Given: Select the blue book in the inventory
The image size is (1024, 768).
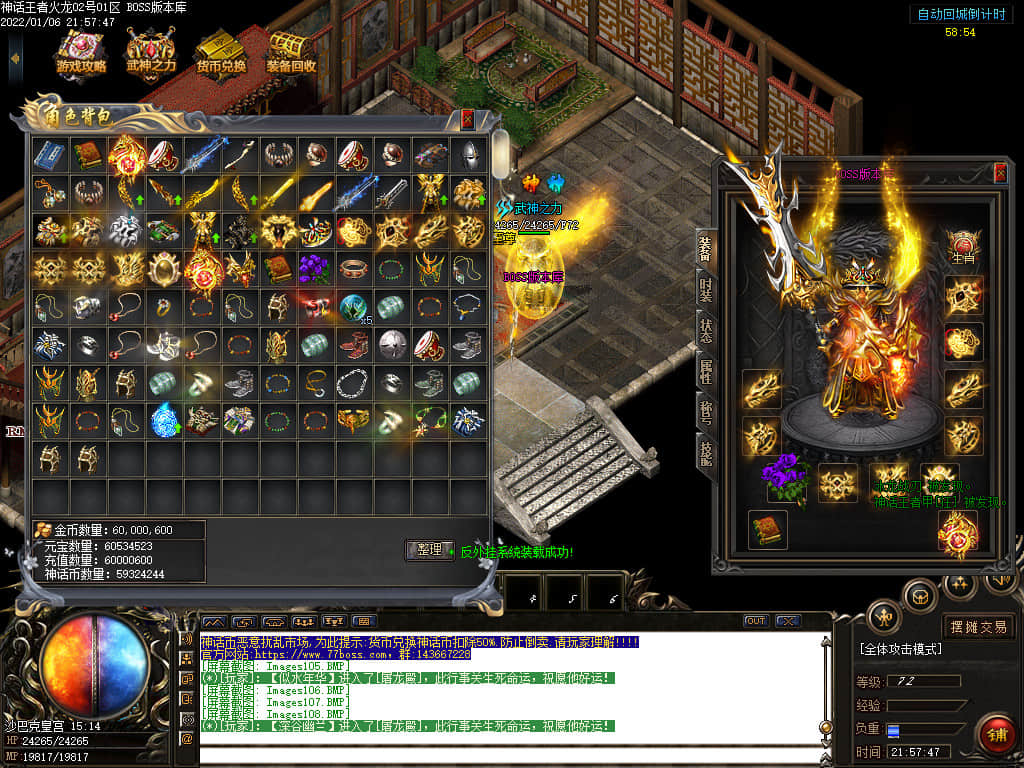Looking at the screenshot, I should pyautogui.click(x=50, y=155).
